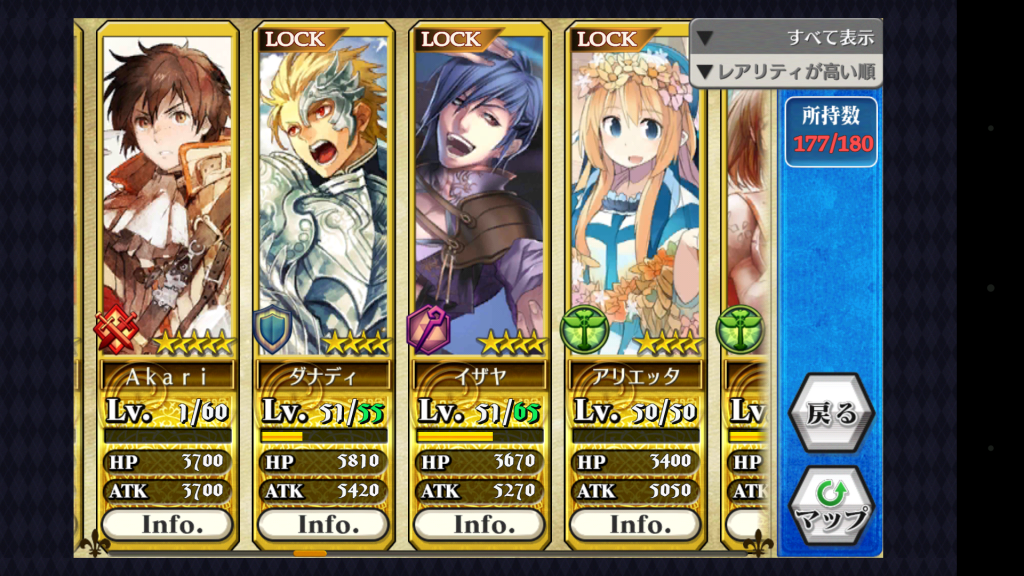
Task: Open the マップ map button
Action: (831, 505)
